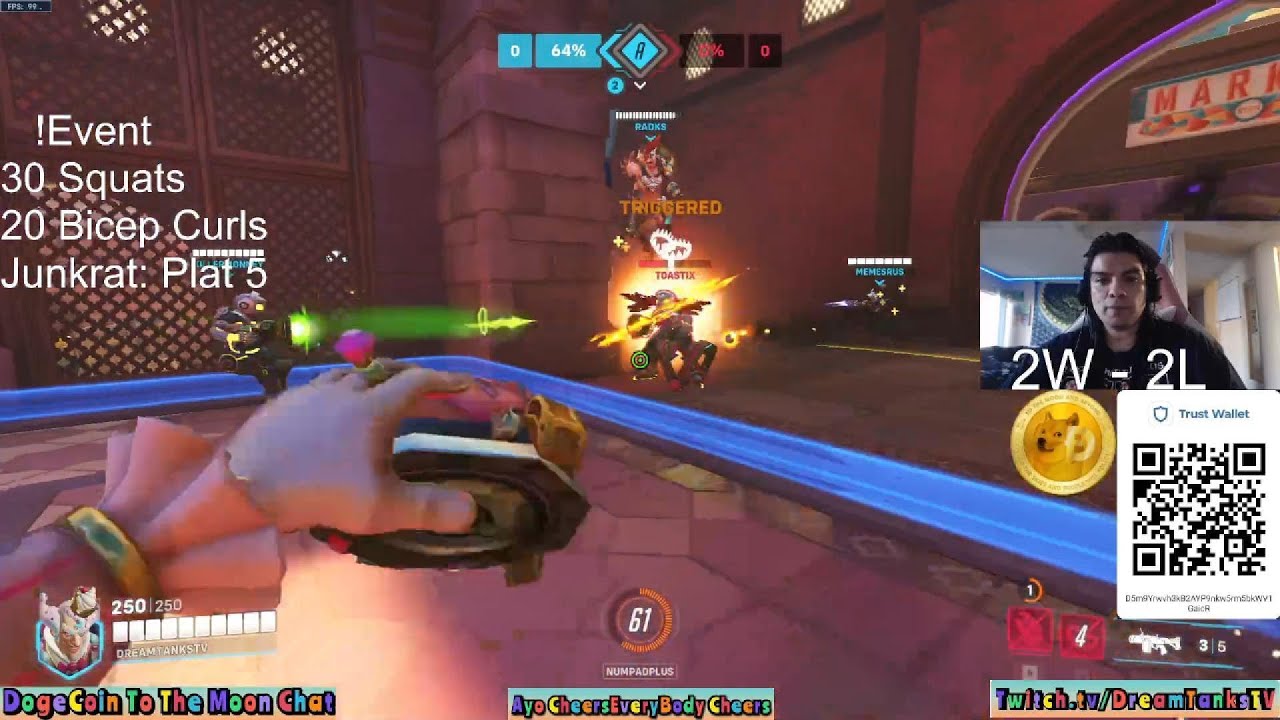The width and height of the screenshot is (1280, 720).
Task: Select the ability icon showing cooldown 4
Action: (1080, 636)
